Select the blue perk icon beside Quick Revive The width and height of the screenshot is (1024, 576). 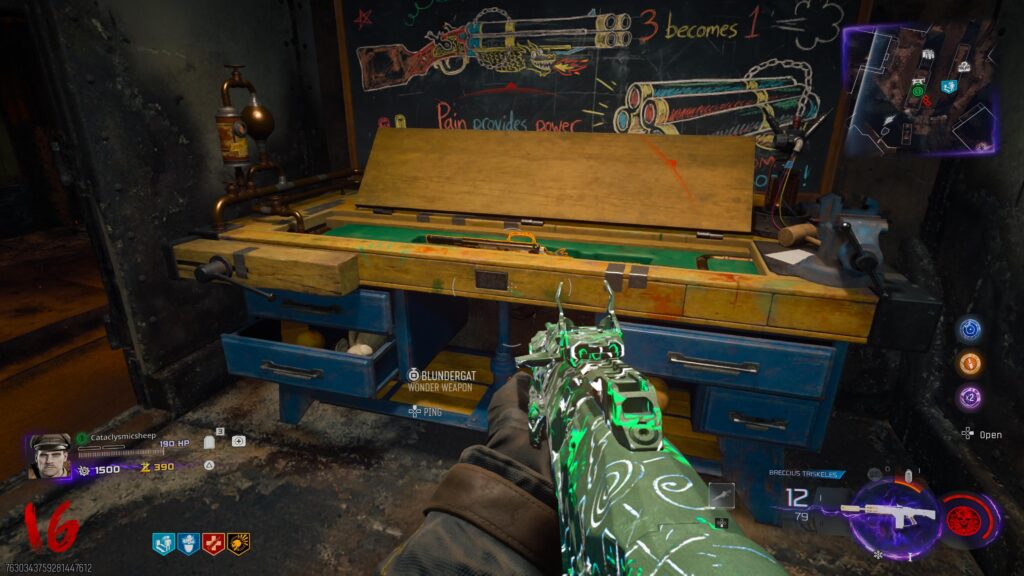(x=187, y=543)
